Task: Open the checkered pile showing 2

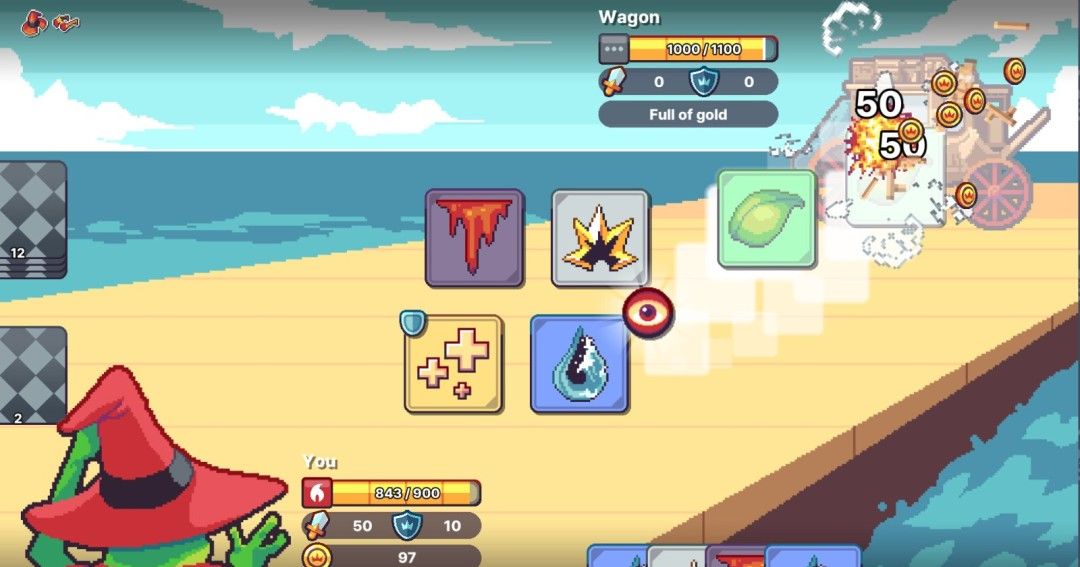Action: pyautogui.click(x=33, y=375)
